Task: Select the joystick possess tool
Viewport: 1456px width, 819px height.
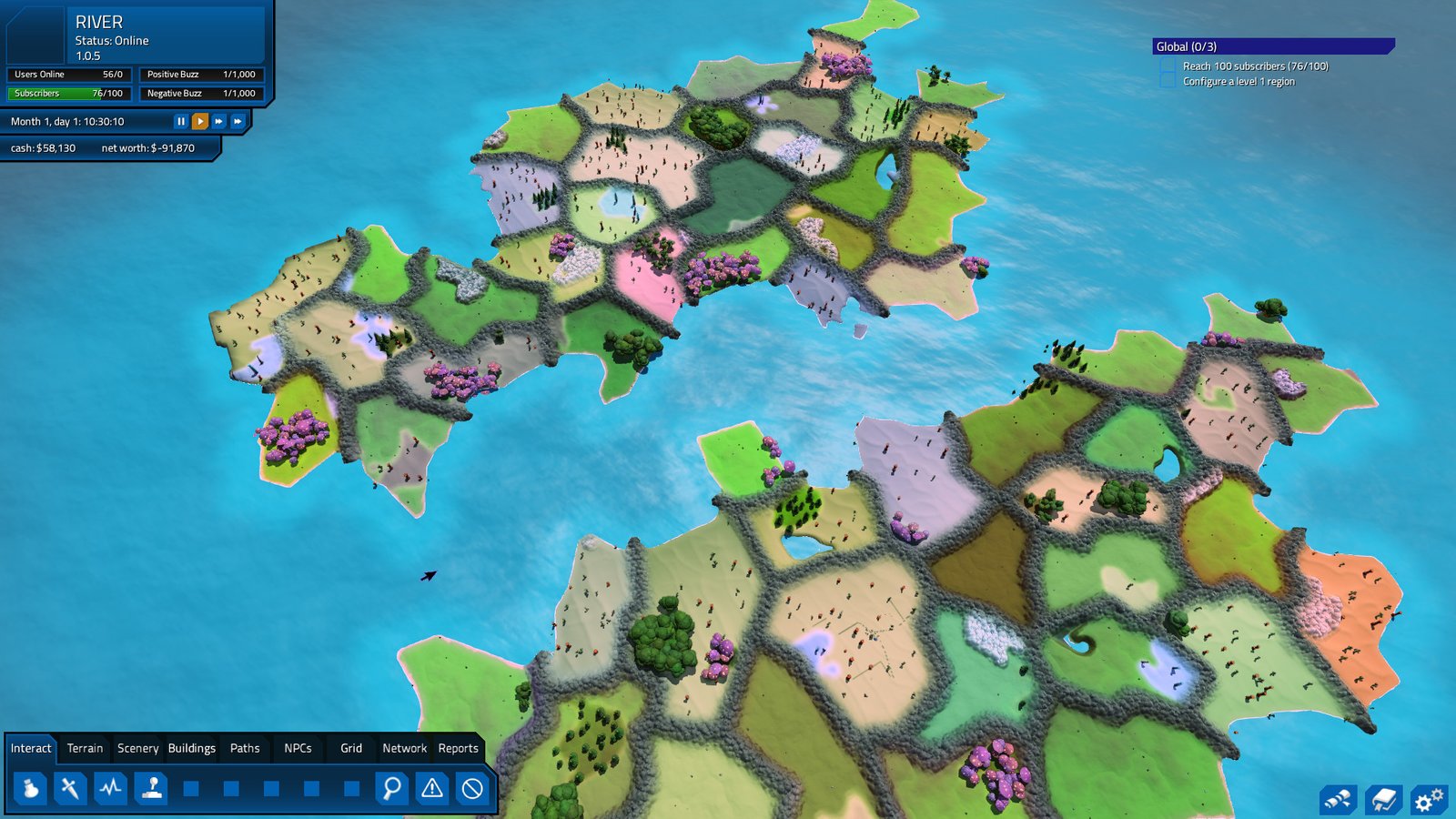Action: 151,790
